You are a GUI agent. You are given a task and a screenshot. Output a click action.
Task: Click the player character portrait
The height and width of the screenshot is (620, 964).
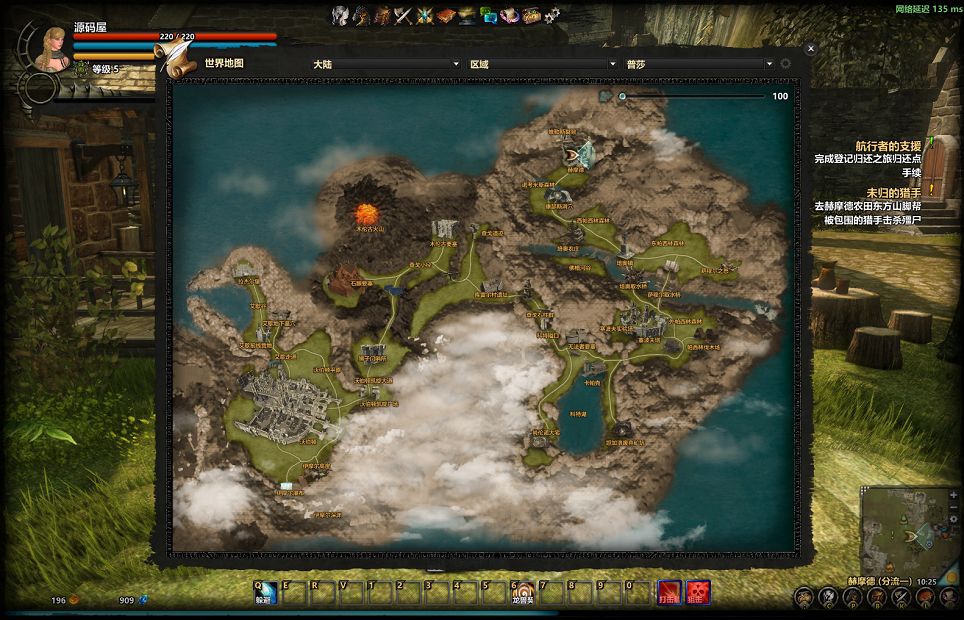[50, 47]
